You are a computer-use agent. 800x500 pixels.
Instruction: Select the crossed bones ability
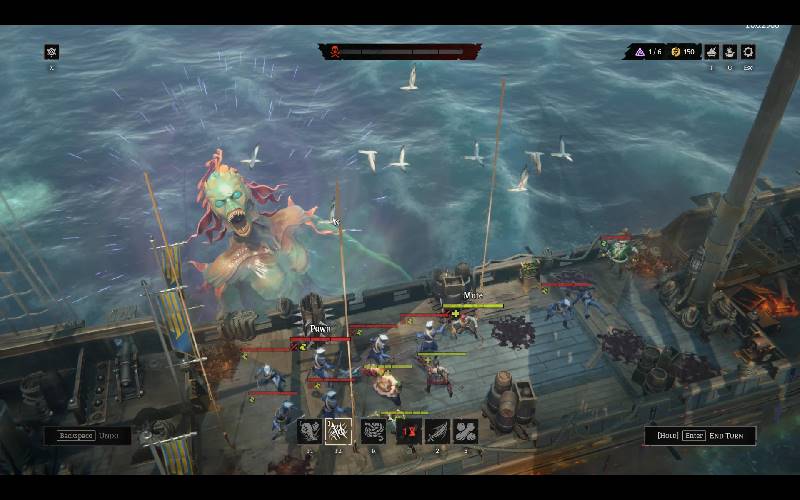(466, 431)
